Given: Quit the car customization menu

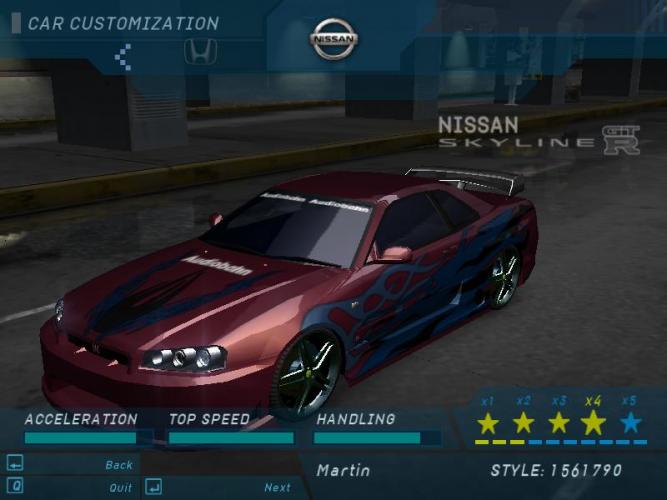Looking at the screenshot, I should tap(120, 488).
